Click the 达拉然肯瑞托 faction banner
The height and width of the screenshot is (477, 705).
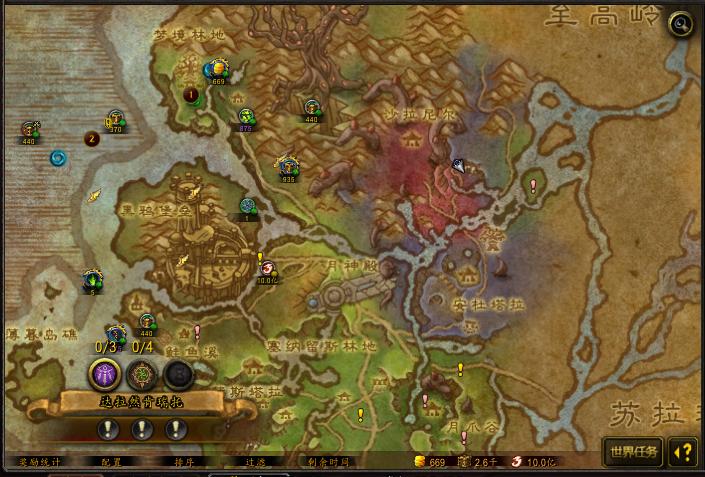tap(140, 402)
